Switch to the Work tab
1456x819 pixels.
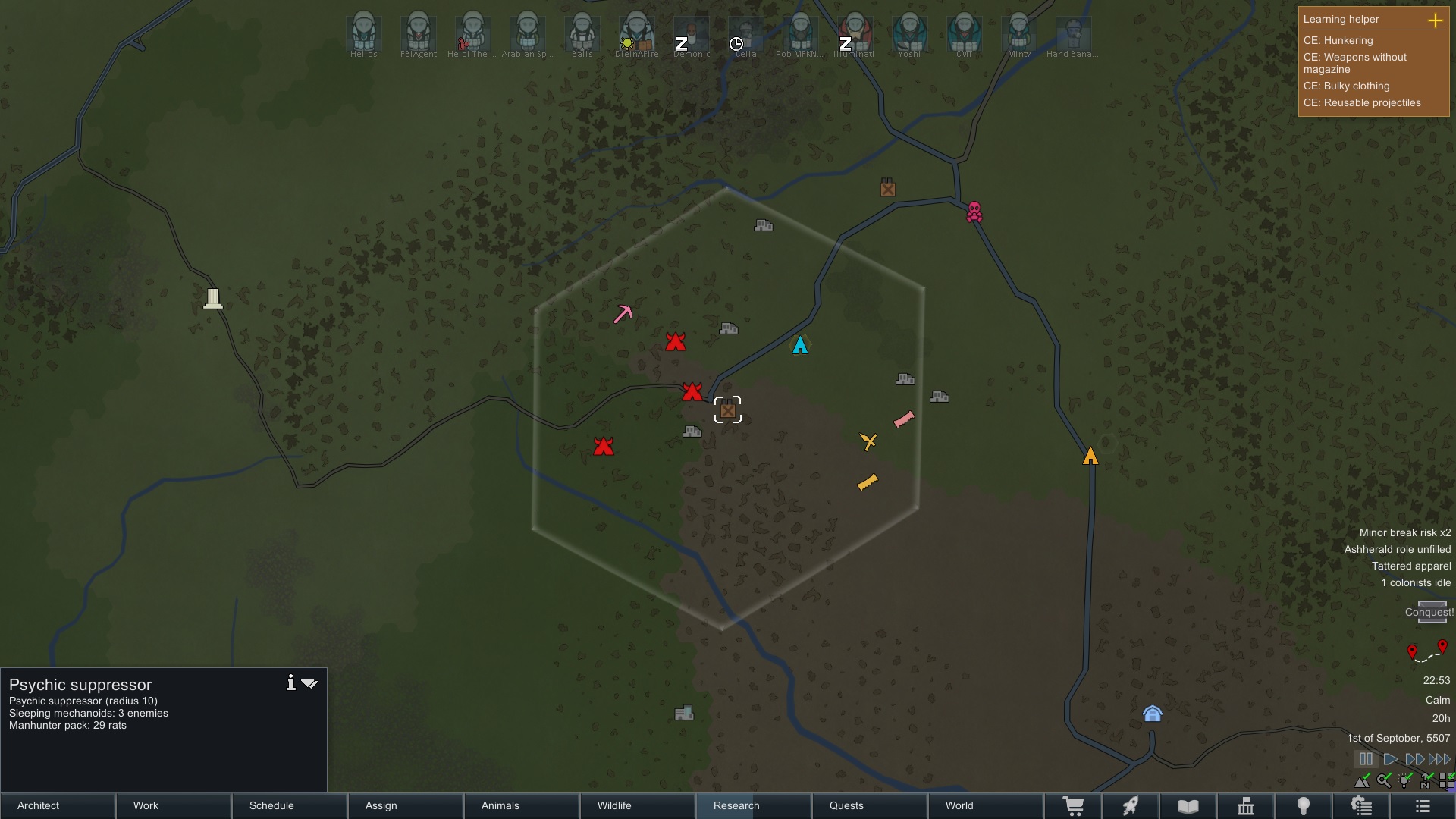point(174,805)
